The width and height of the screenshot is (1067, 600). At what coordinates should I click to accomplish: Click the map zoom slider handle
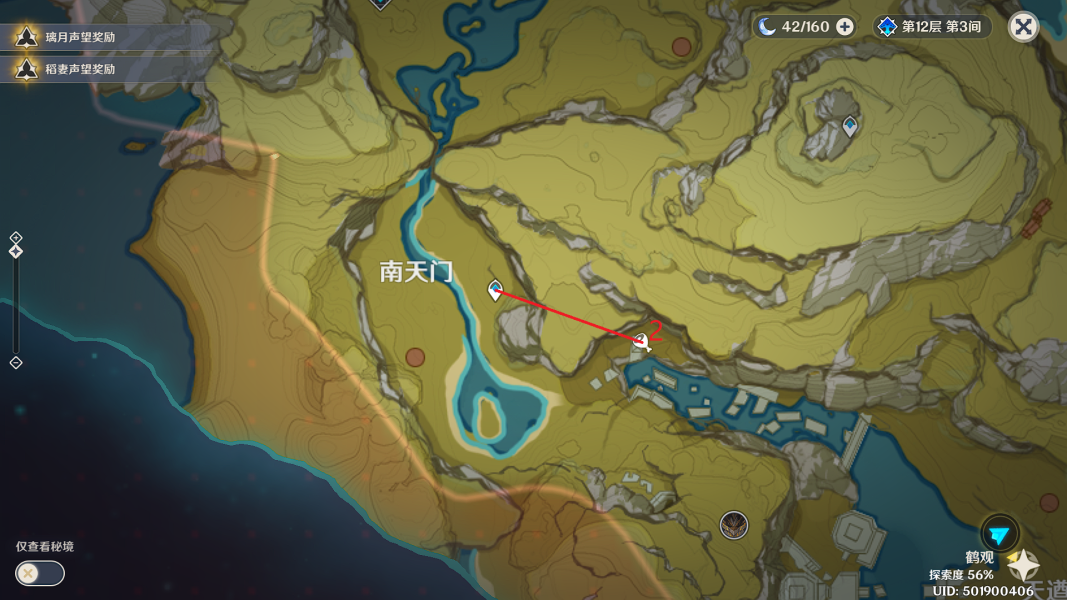click(16, 252)
